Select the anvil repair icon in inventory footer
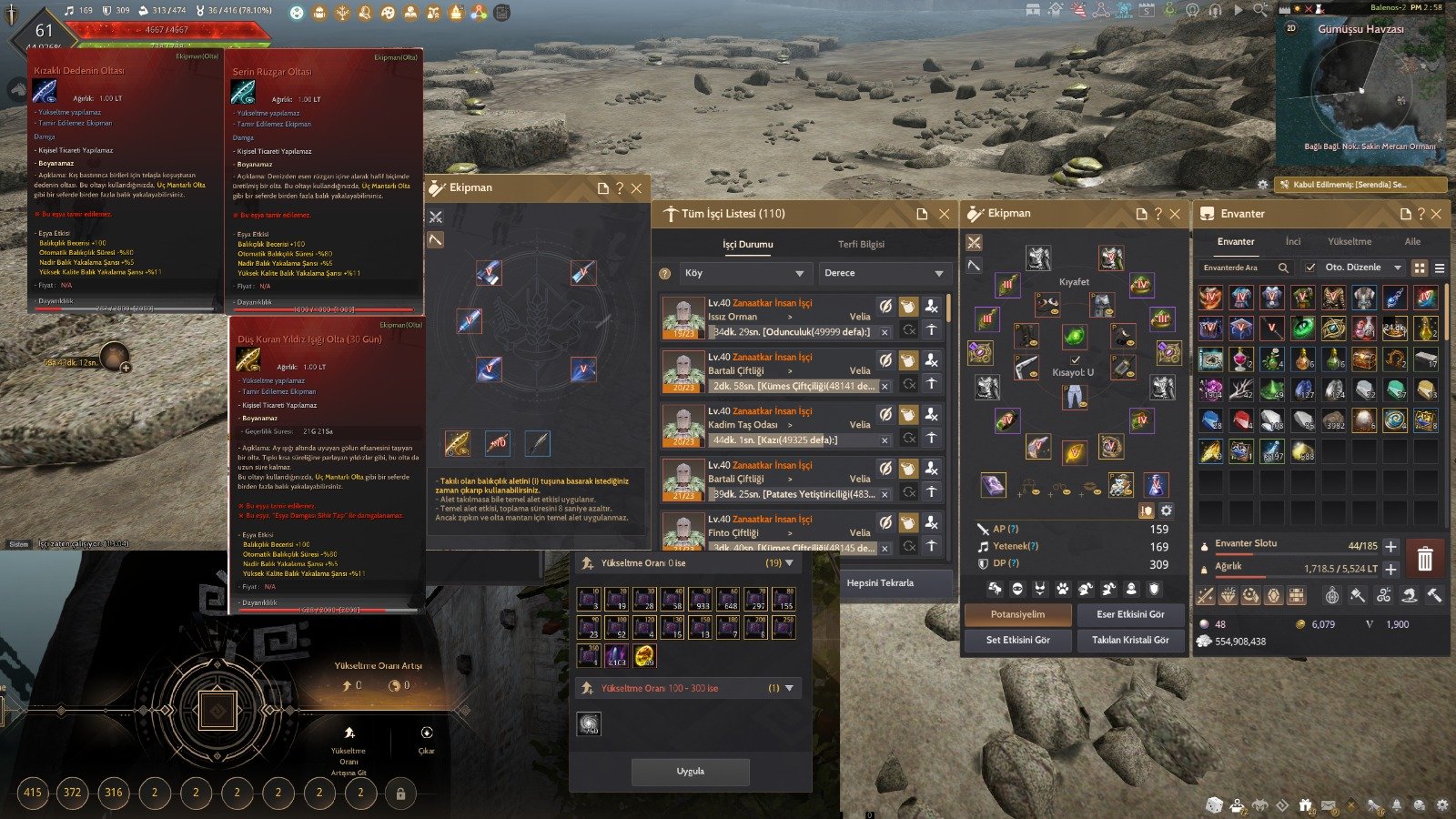Image resolution: width=1456 pixels, height=819 pixels. point(1436,596)
